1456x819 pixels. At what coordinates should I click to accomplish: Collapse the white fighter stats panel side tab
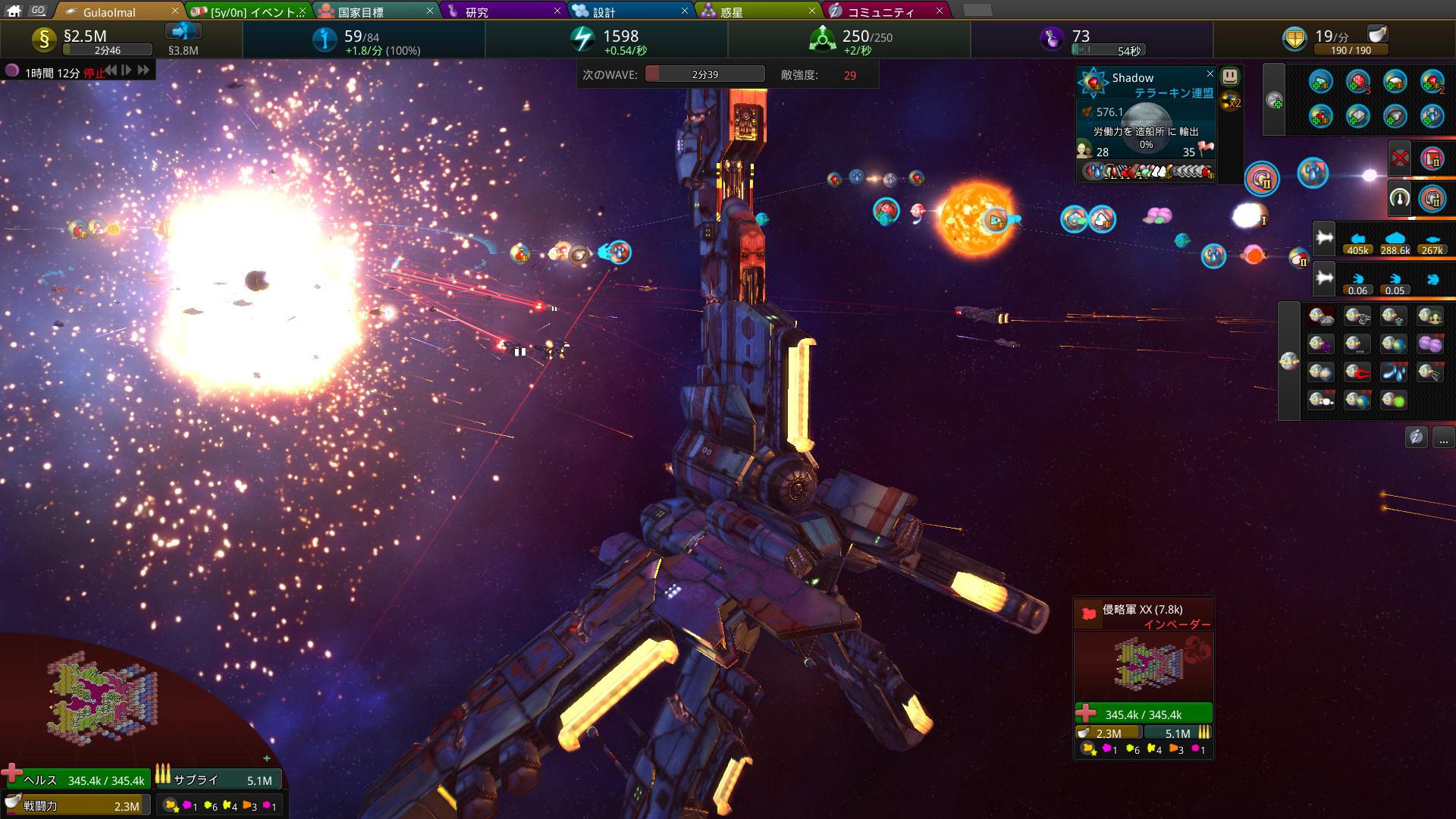tap(1323, 239)
